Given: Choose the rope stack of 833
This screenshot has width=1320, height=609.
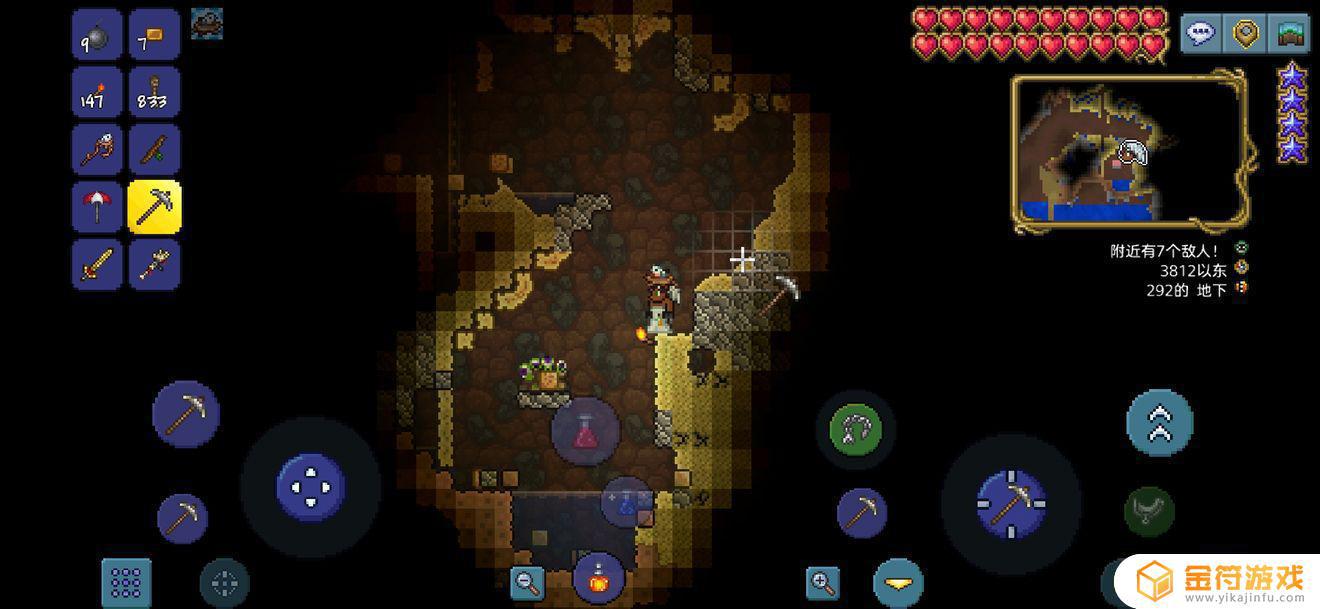Looking at the screenshot, I should pyautogui.click(x=154, y=93).
